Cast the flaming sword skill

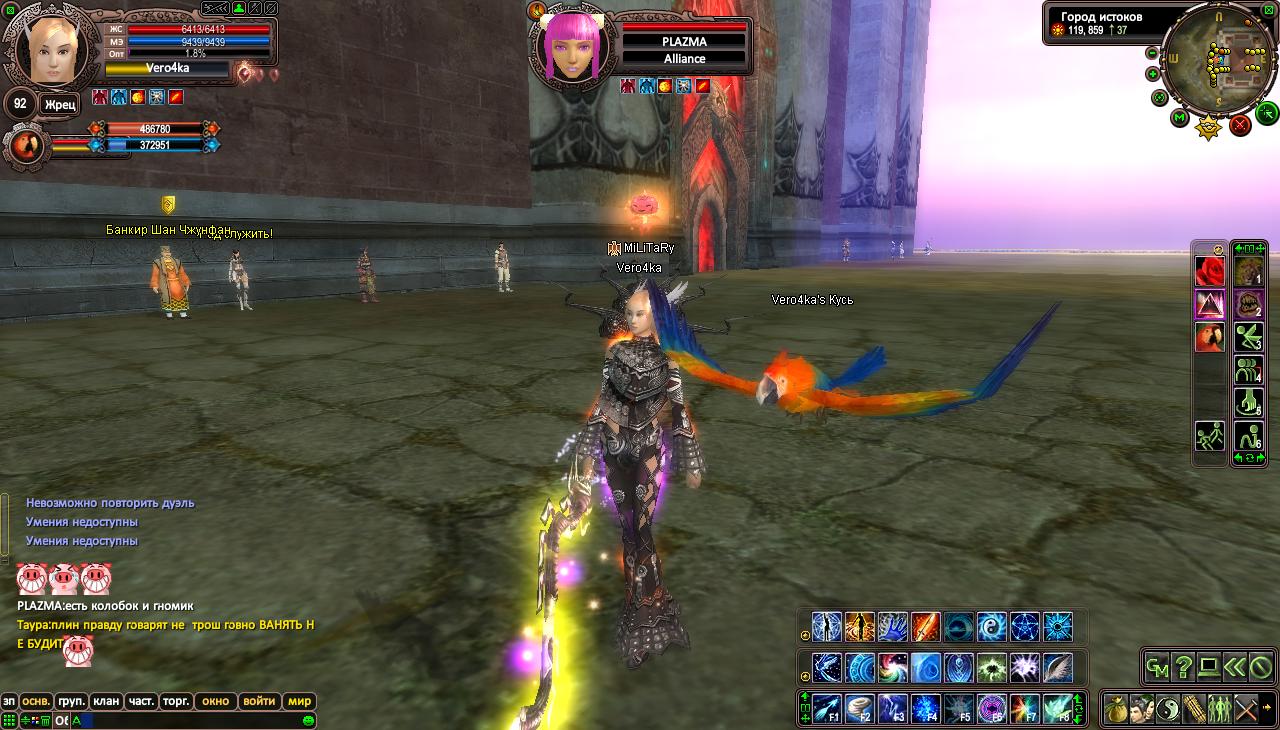tap(925, 627)
